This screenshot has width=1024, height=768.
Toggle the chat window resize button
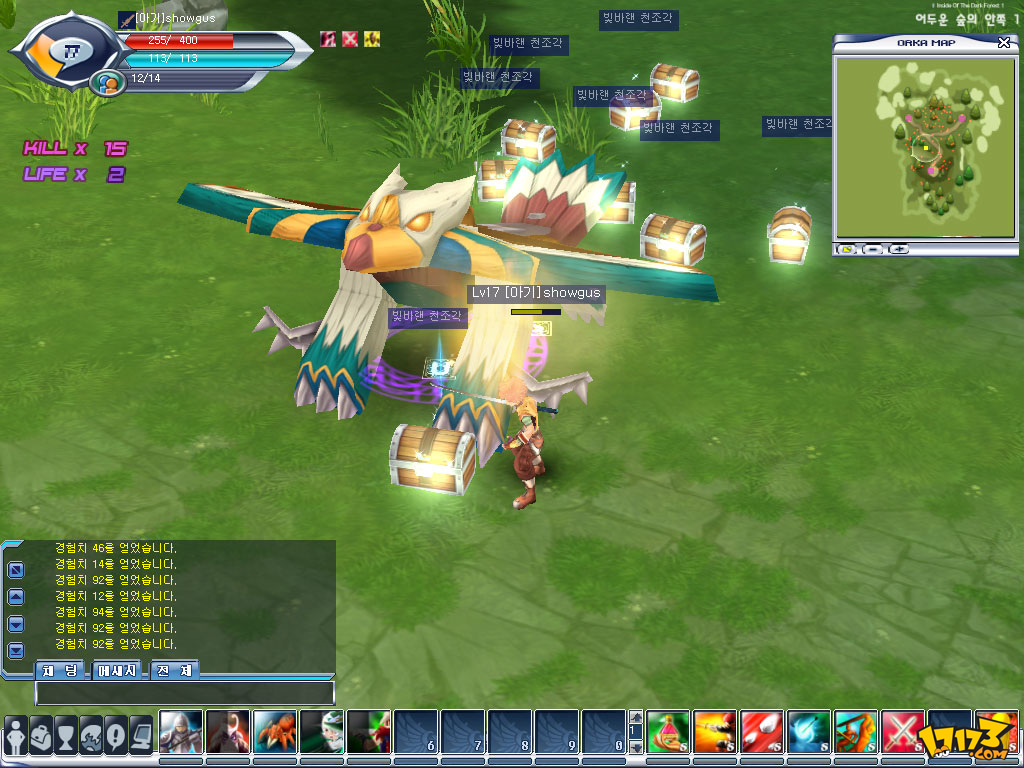click(x=16, y=570)
